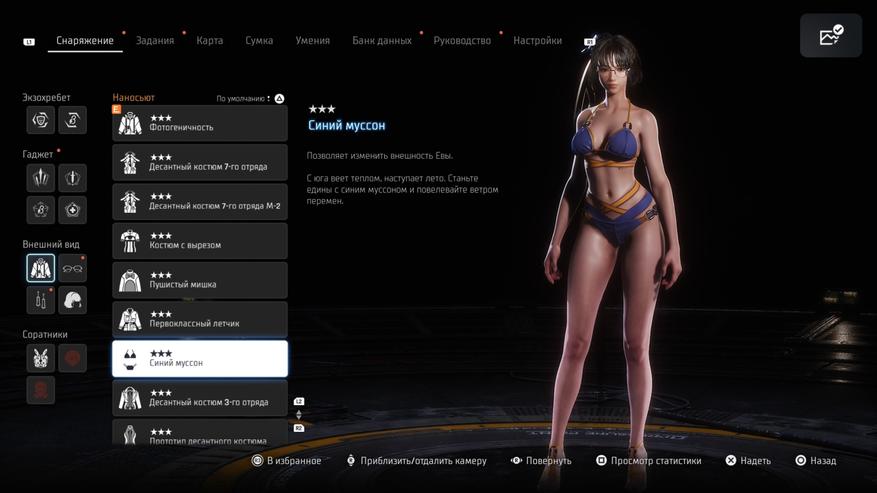Open the hairstyle appearance slot

(72, 300)
